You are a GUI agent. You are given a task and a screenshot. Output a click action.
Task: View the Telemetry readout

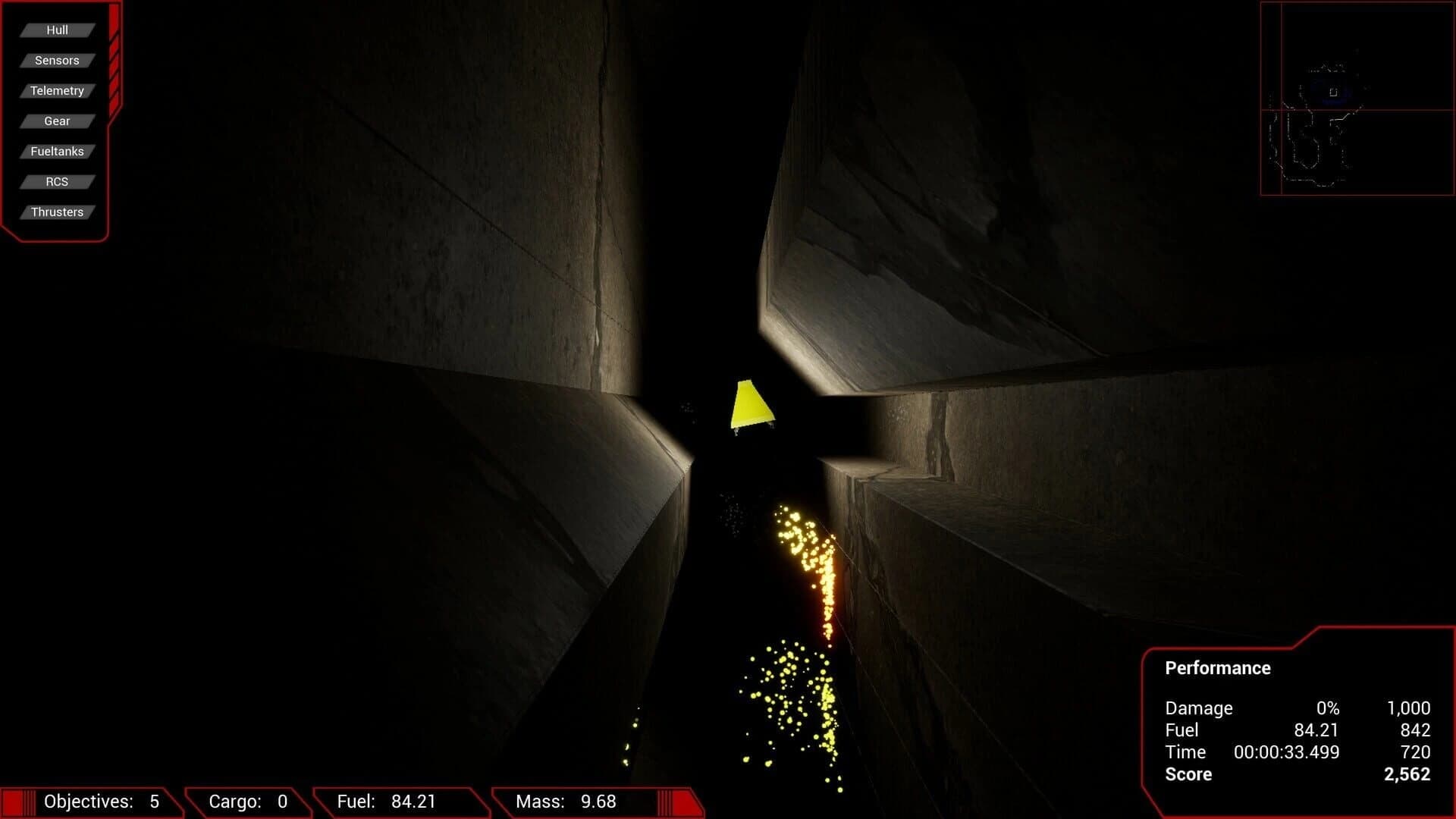[57, 90]
